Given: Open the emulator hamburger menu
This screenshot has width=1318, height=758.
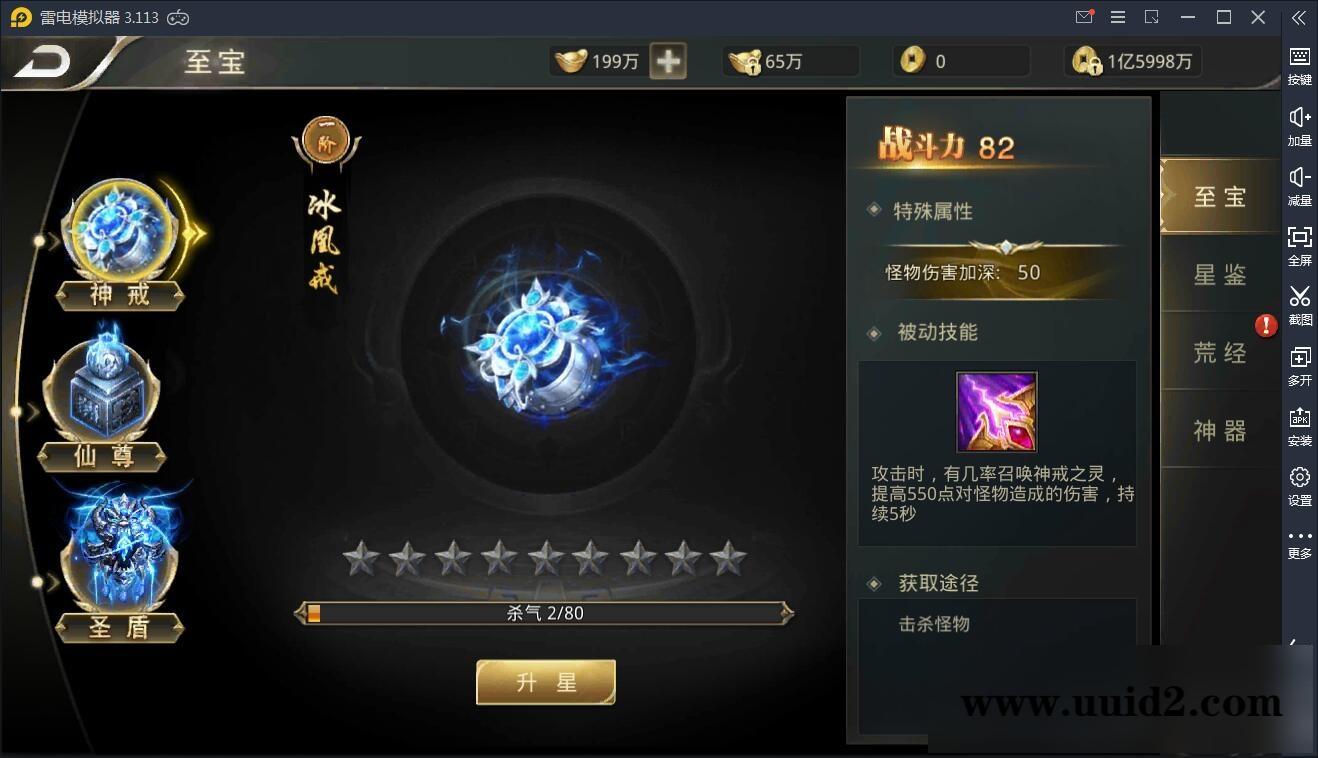Looking at the screenshot, I should coord(1117,17).
